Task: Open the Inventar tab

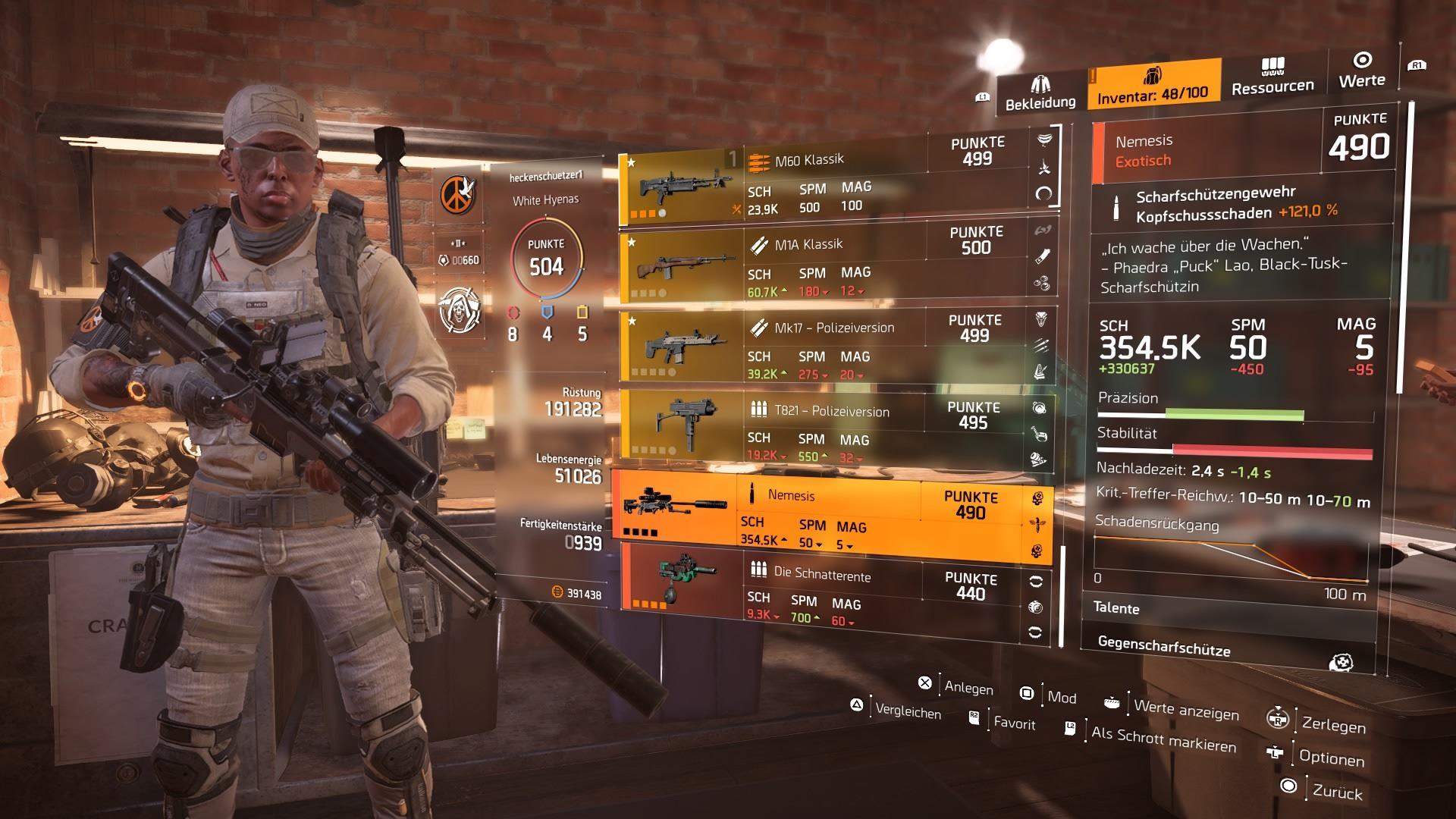Action: point(1153,85)
